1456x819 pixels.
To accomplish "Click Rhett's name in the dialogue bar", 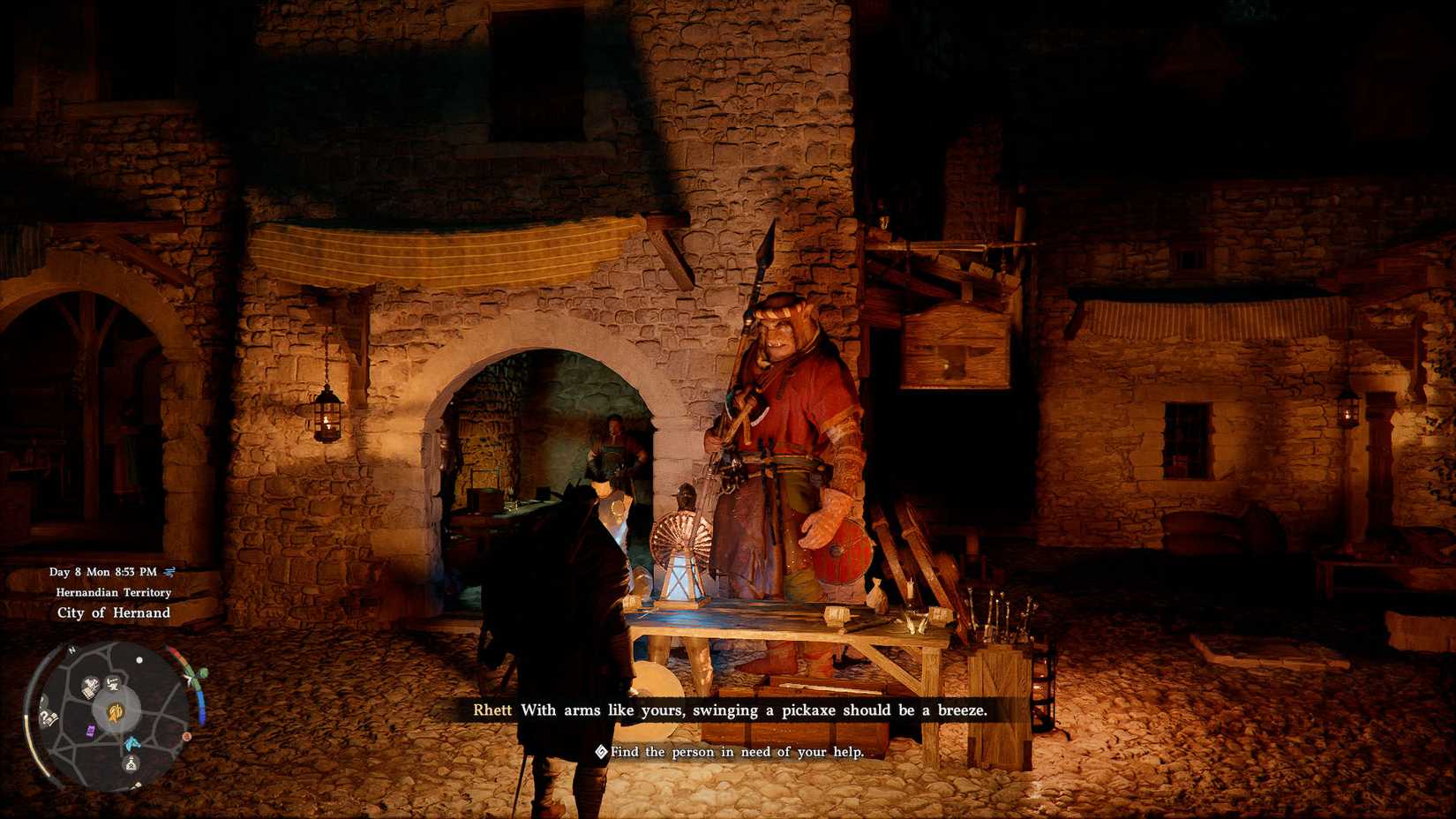I will 492,710.
